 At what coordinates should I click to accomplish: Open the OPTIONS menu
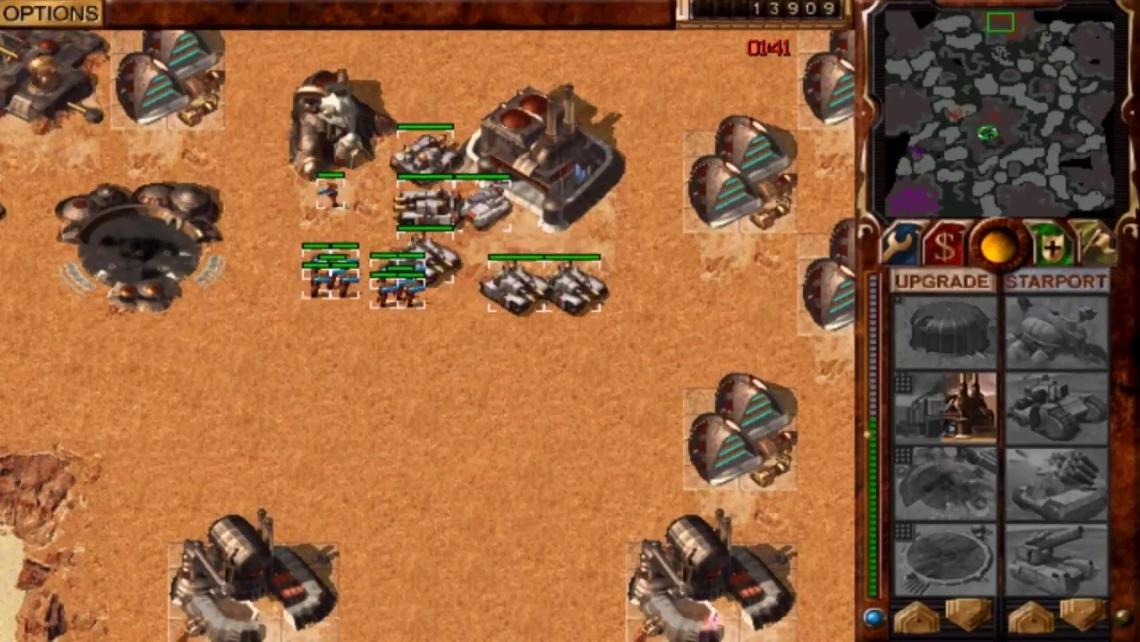point(50,13)
